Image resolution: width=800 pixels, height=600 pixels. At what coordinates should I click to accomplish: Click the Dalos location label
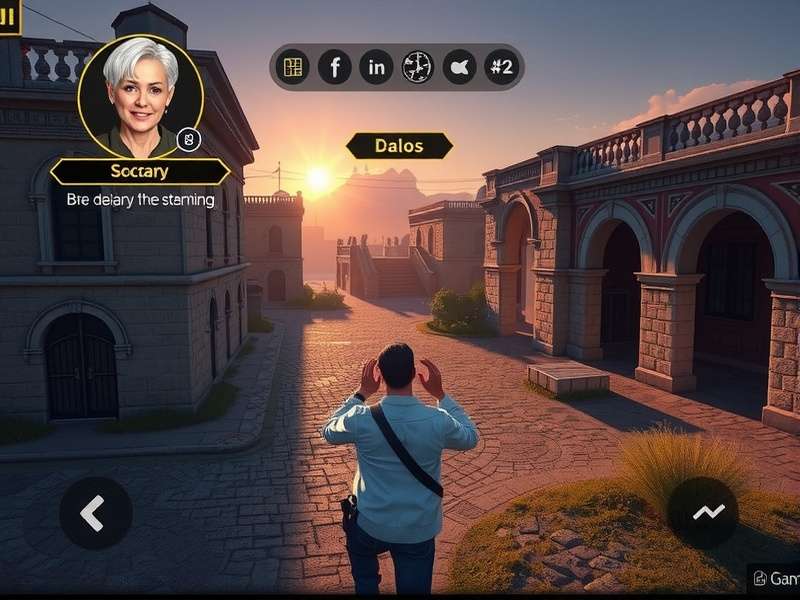coord(399,146)
